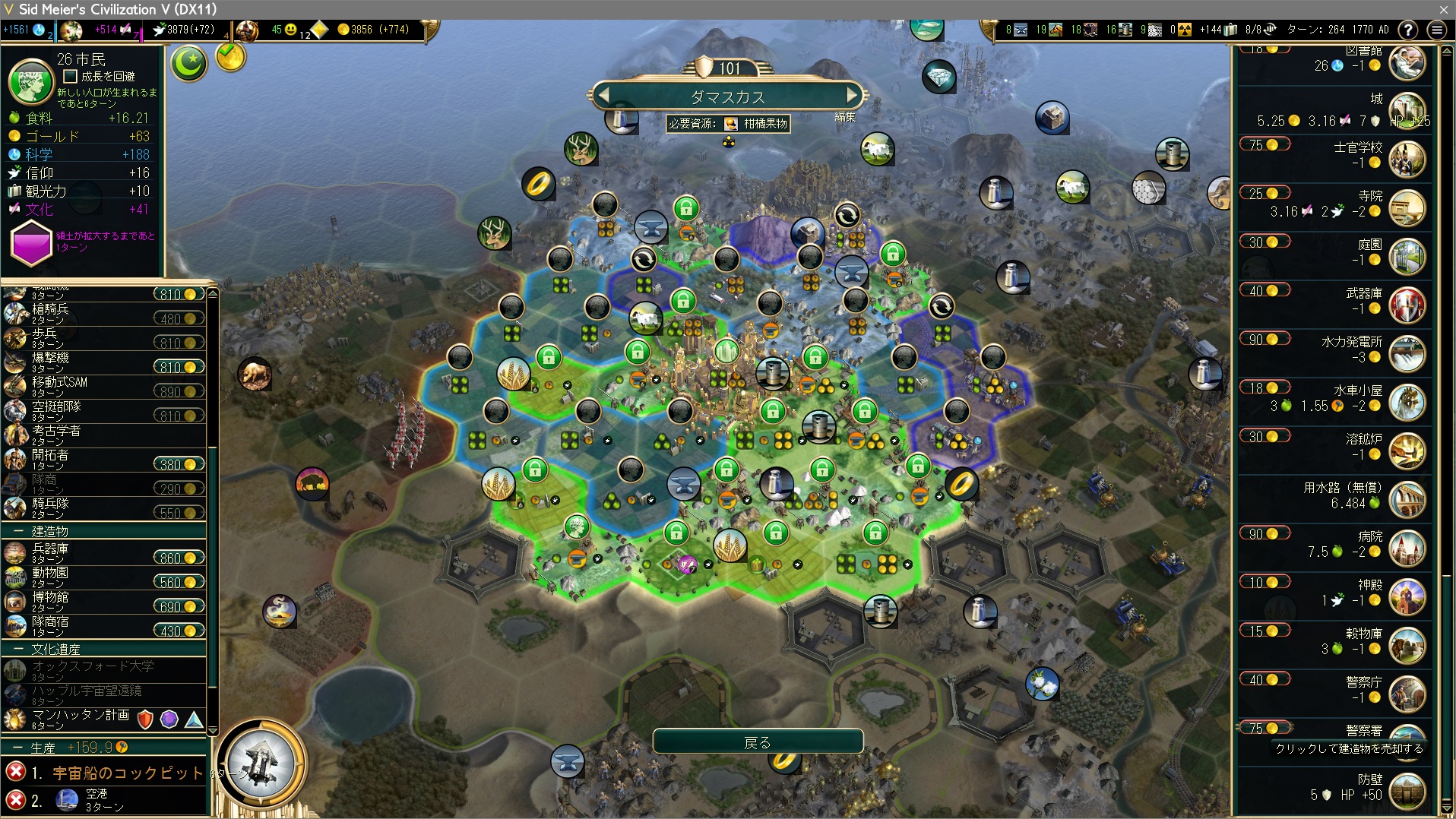Collapse the 建造物 section header

[17, 532]
